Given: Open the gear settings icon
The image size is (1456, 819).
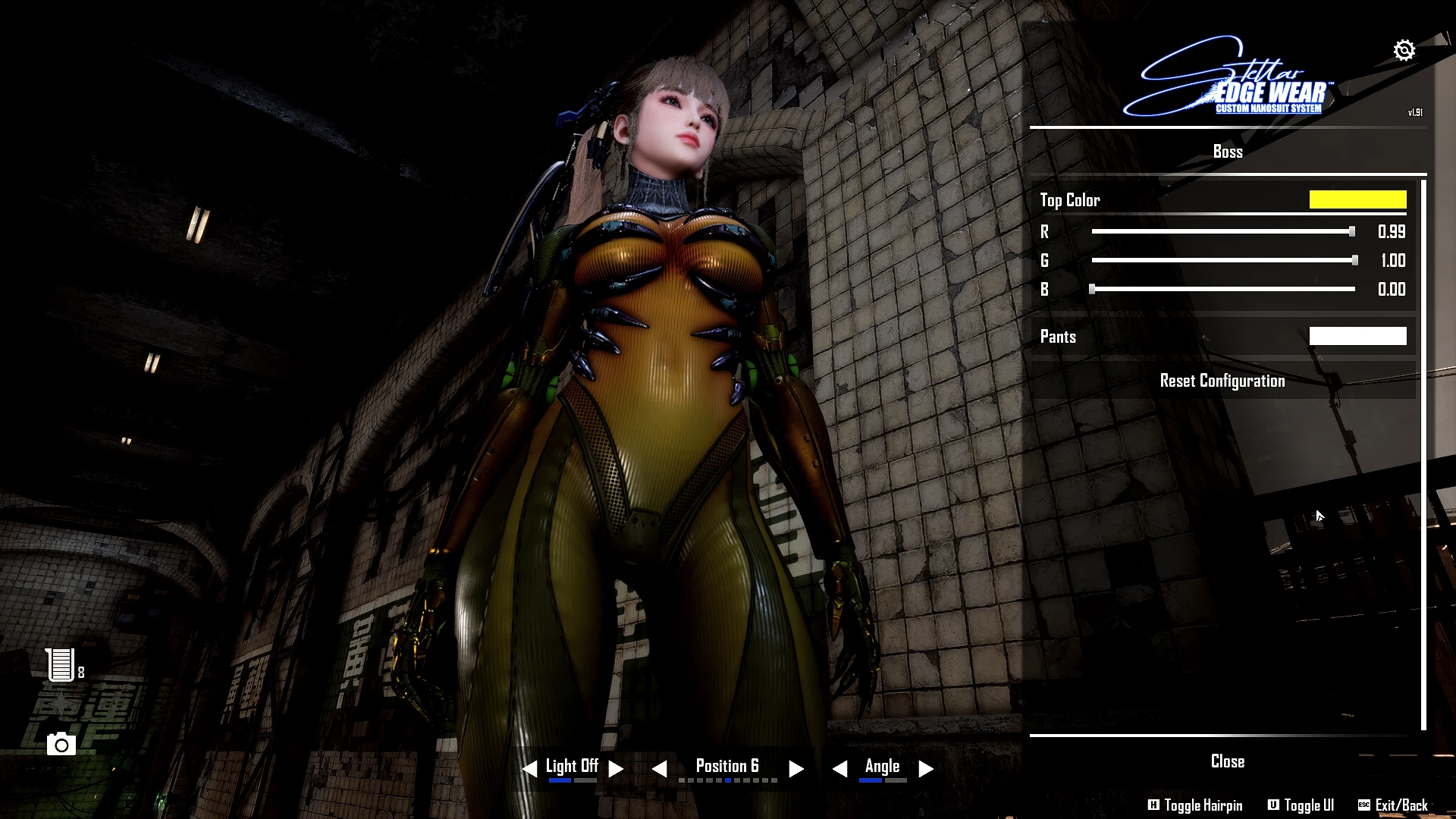Looking at the screenshot, I should click(1404, 50).
